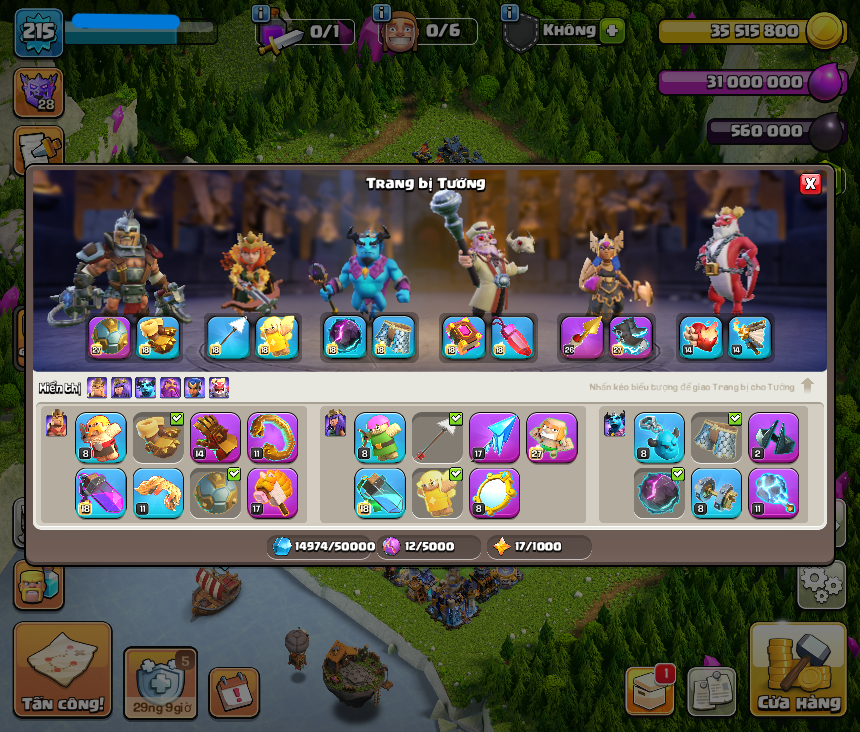Pick the Archer Puppet equipment
Image resolution: width=860 pixels, height=732 pixels.
pyautogui.click(x=380, y=438)
